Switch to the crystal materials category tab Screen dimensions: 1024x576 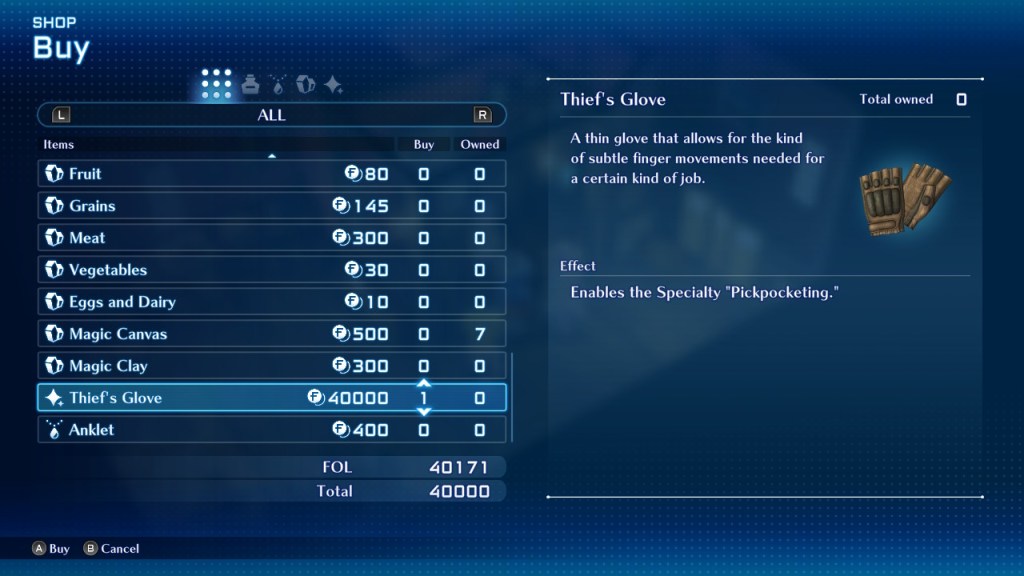(x=306, y=85)
